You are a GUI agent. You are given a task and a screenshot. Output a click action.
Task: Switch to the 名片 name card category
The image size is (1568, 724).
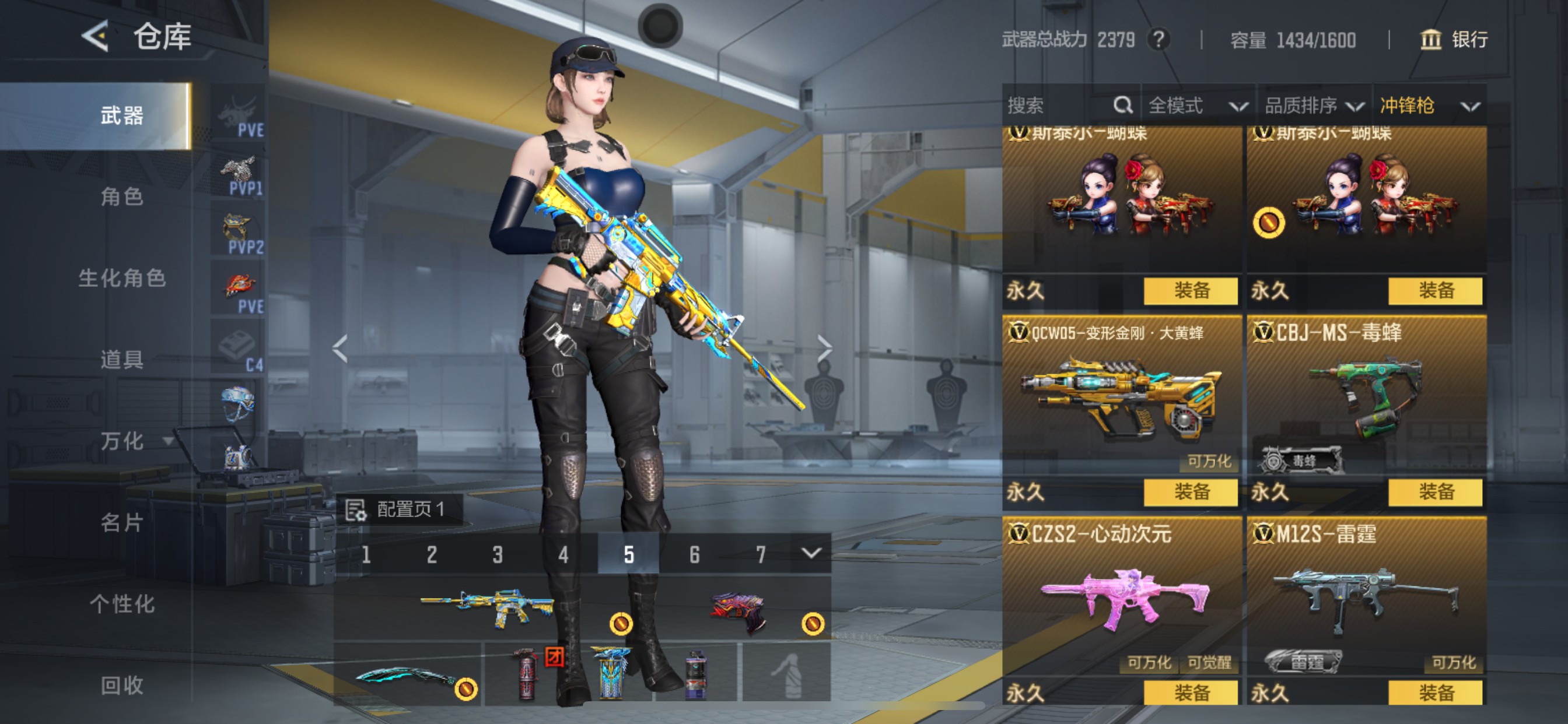click(x=122, y=522)
